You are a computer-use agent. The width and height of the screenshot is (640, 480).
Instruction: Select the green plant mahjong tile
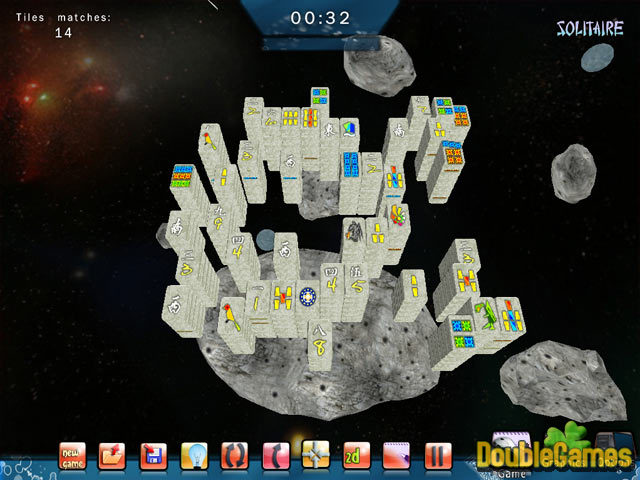[485, 315]
